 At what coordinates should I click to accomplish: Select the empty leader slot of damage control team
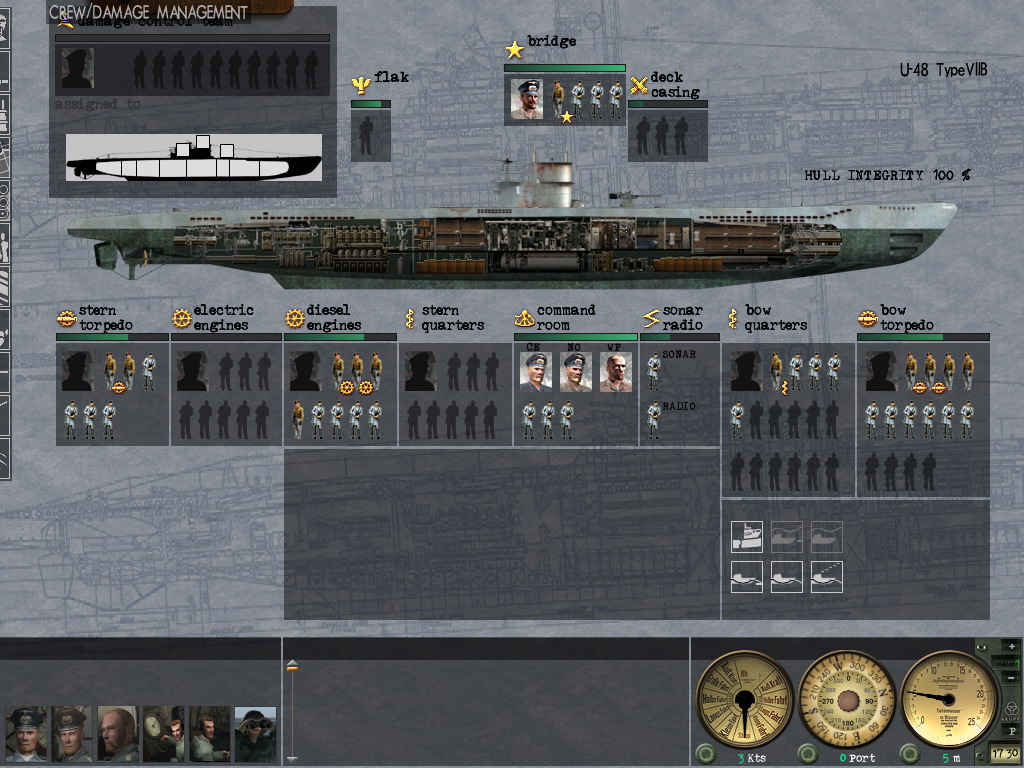[x=78, y=69]
